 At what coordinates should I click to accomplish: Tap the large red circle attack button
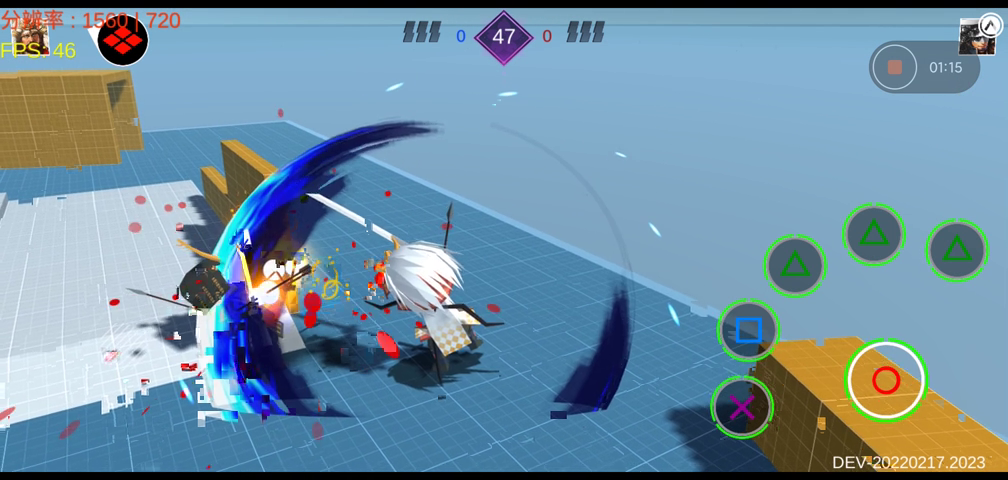tap(886, 380)
